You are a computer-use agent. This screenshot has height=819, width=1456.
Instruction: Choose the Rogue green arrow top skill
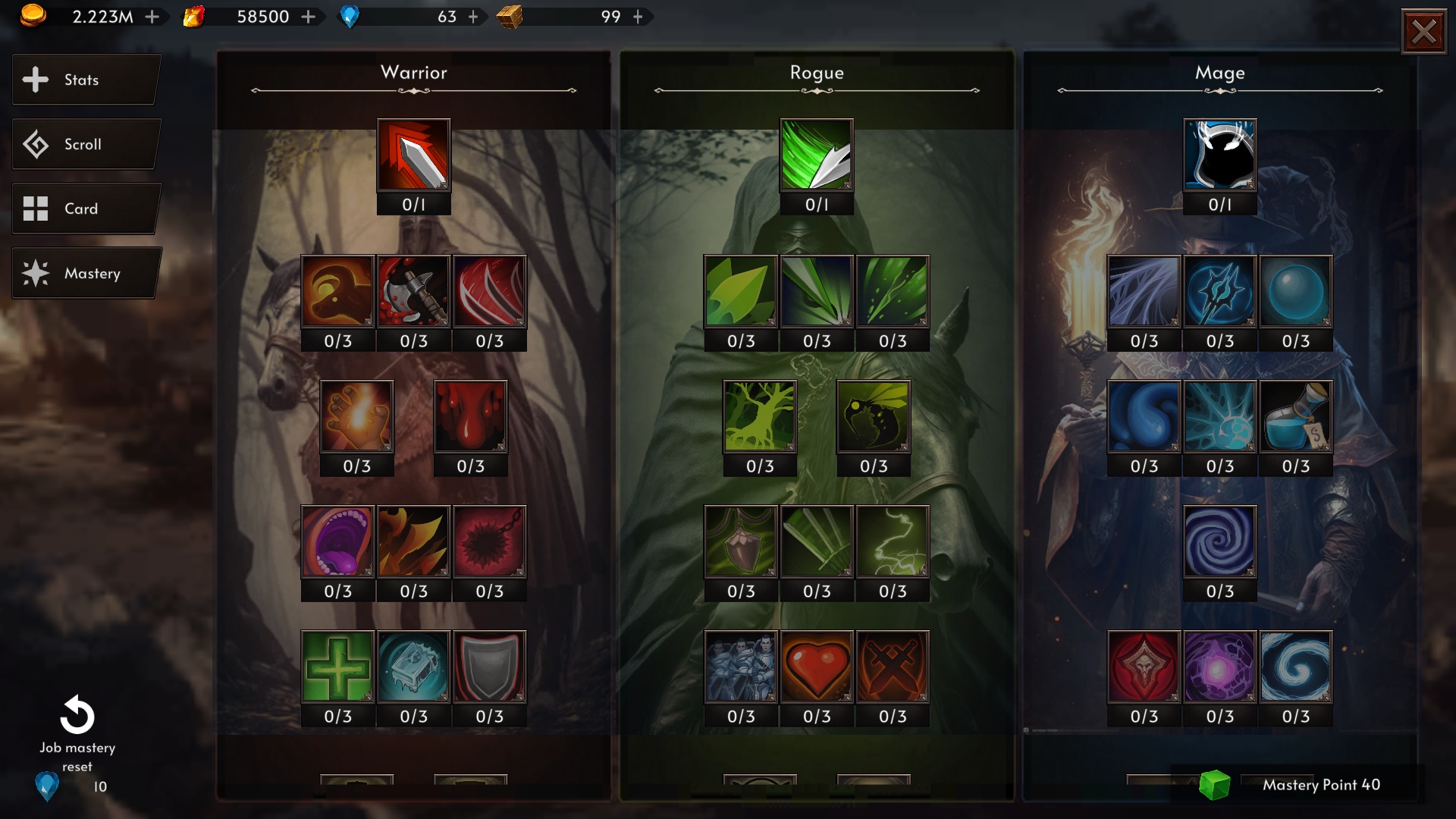817,155
